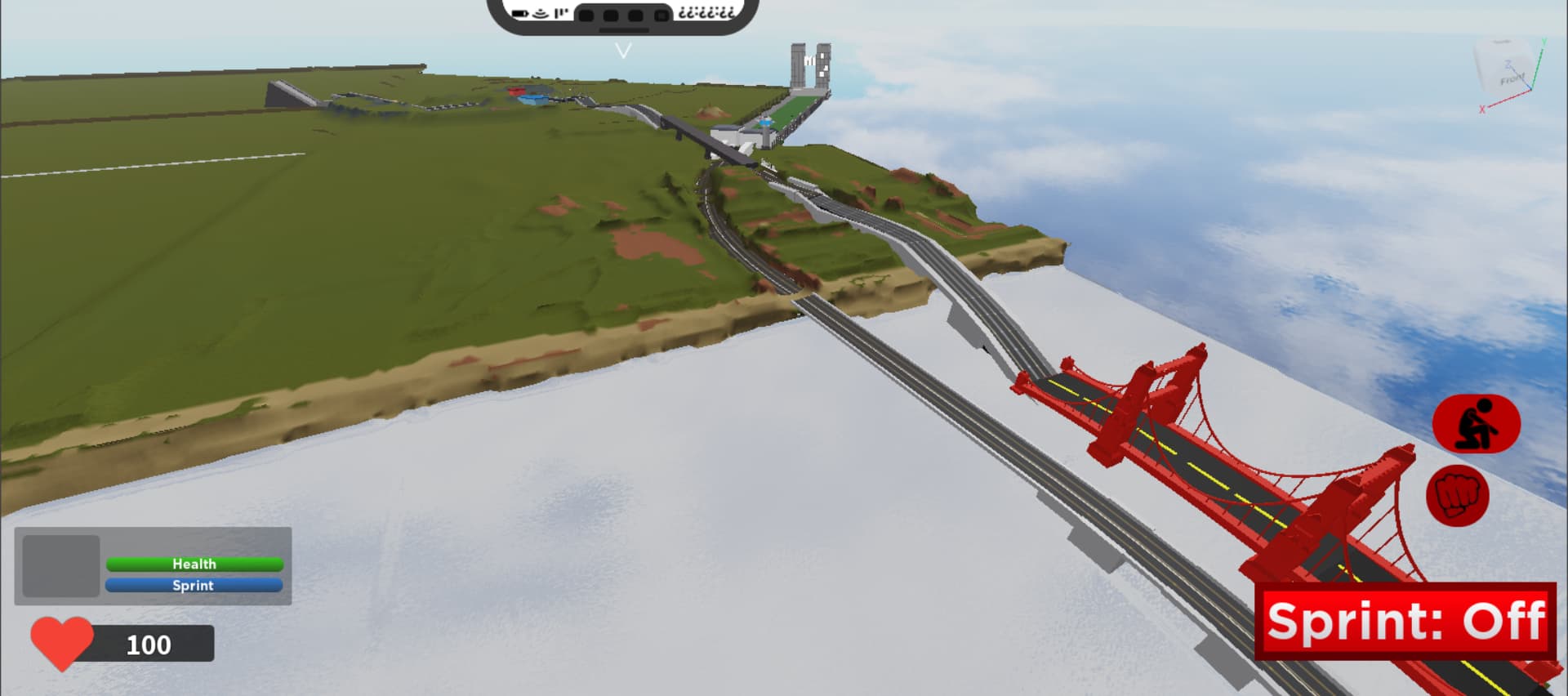
Task: Click the home indicator bar in the notch
Action: point(625,30)
